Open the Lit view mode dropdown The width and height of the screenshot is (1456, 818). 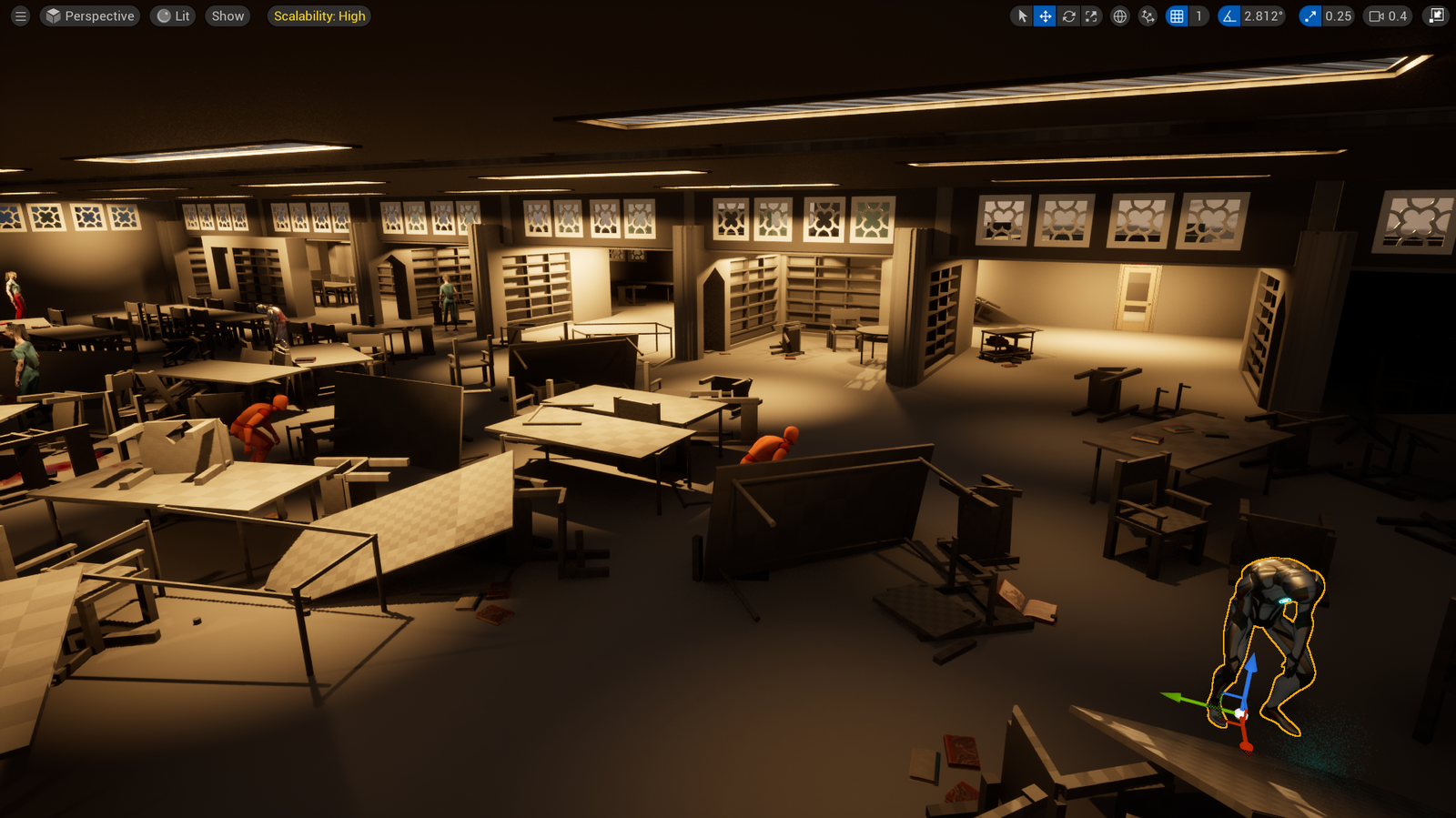(172, 15)
